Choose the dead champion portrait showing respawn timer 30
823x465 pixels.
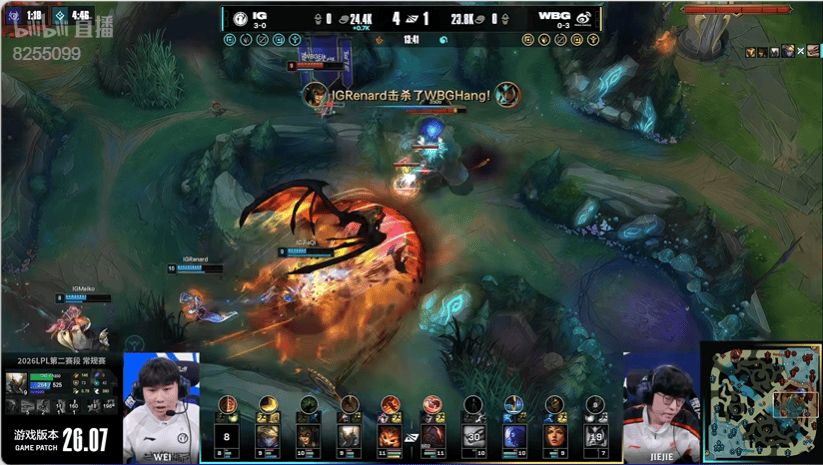click(x=473, y=436)
